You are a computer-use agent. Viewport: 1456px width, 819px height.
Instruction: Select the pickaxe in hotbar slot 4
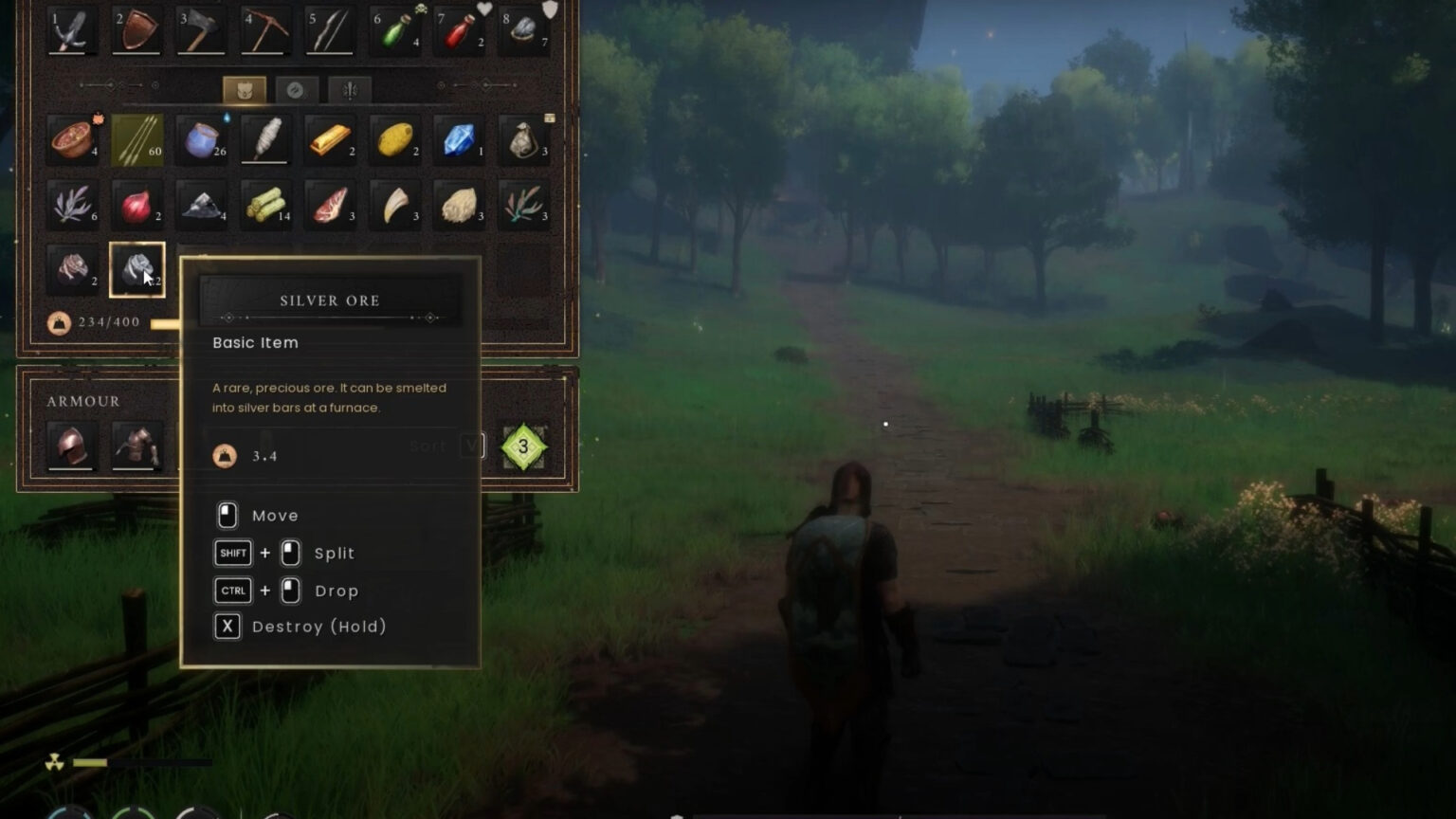[x=265, y=30]
